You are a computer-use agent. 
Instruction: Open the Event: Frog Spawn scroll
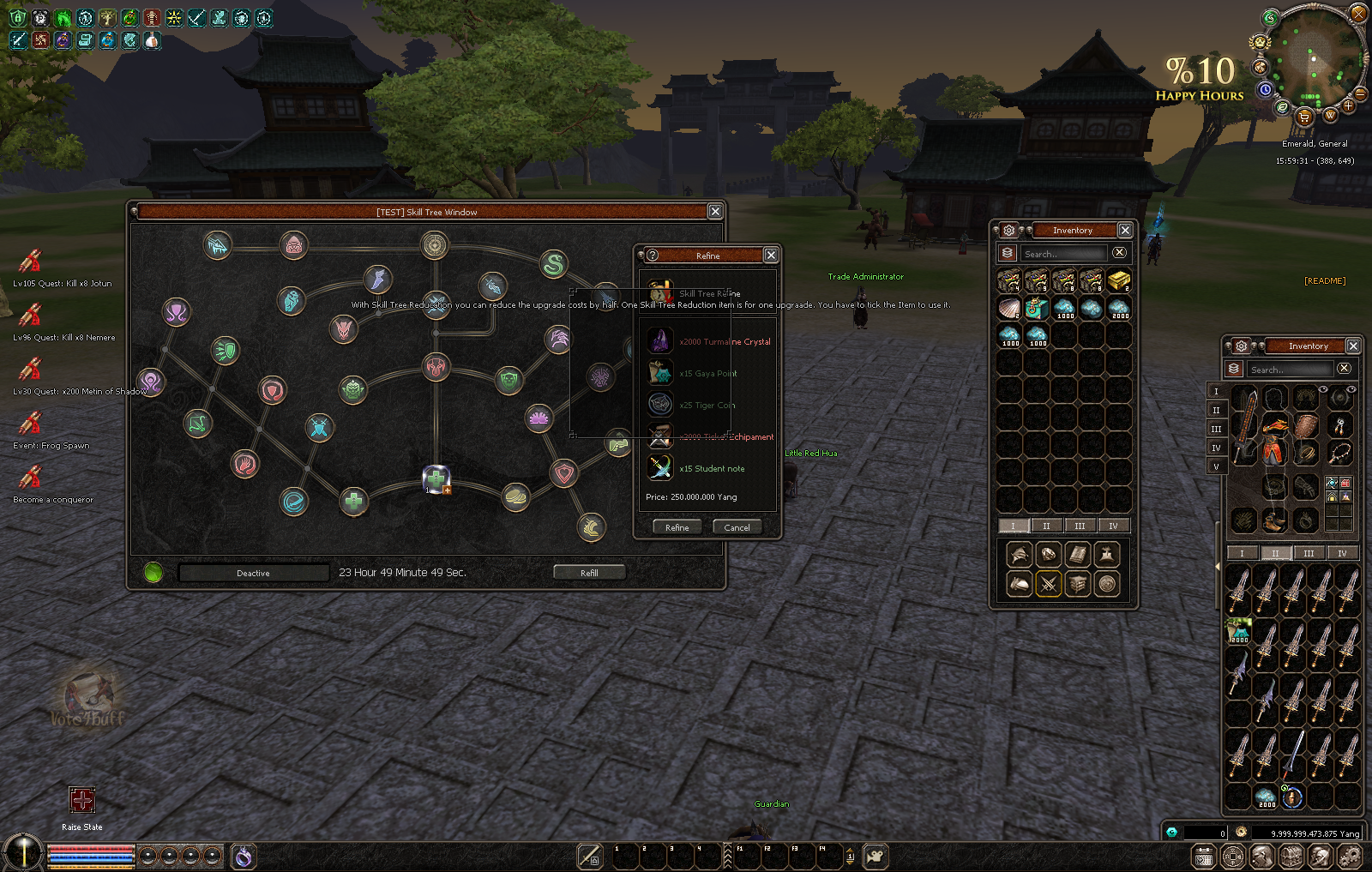click(x=31, y=423)
